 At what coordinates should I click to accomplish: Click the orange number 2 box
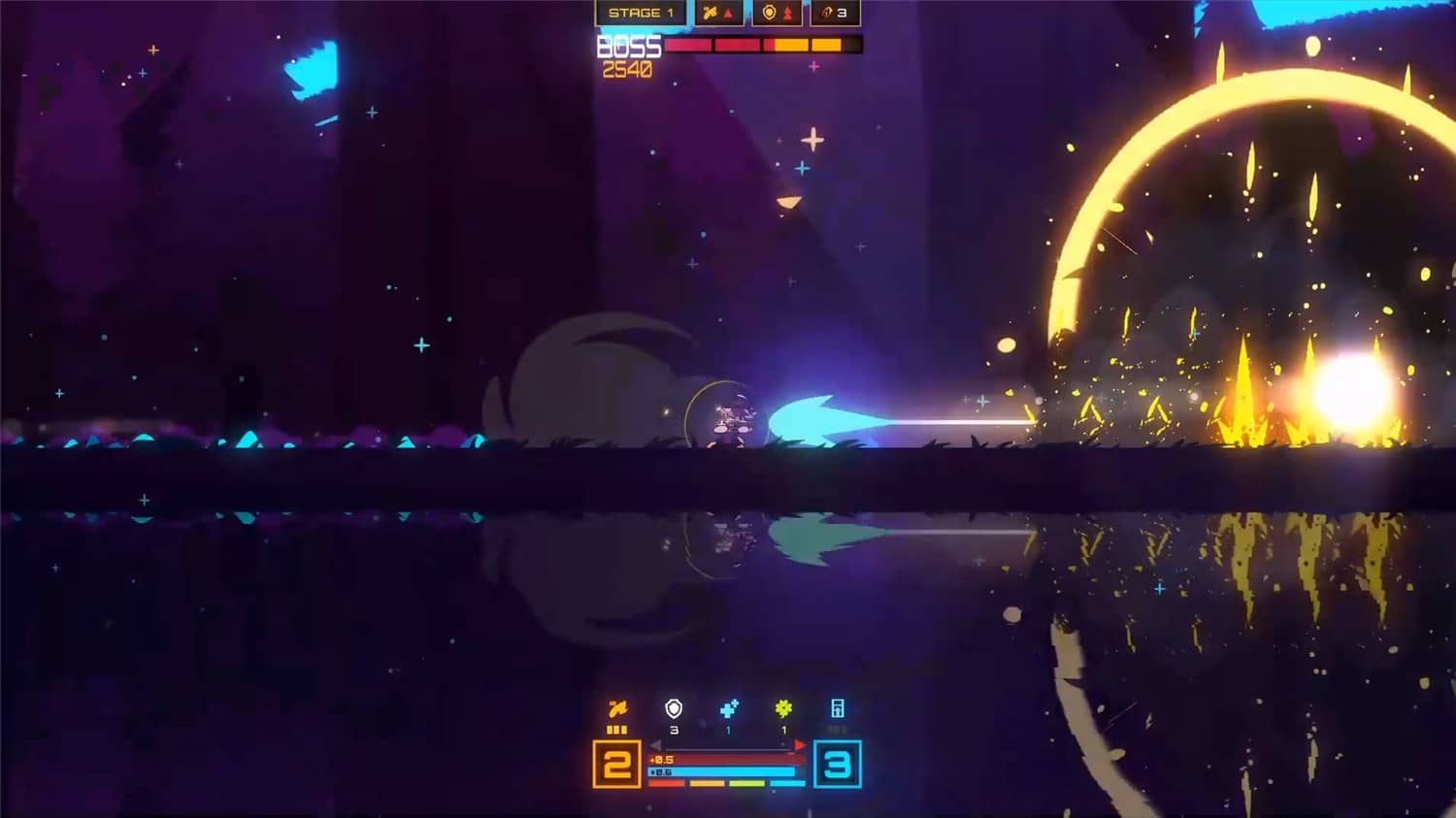point(617,765)
